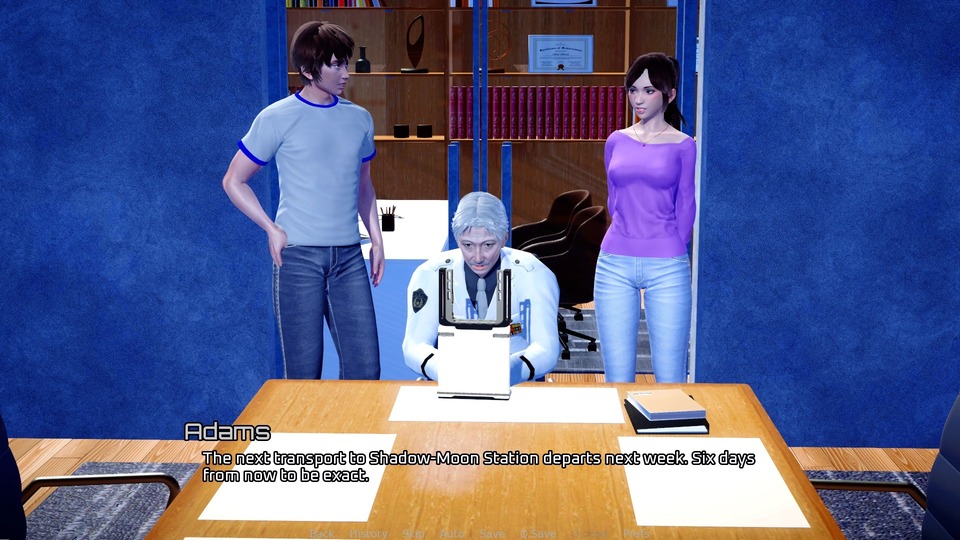Screen dimensions: 960x540
Task: Go back using the Back button
Action: click(322, 534)
